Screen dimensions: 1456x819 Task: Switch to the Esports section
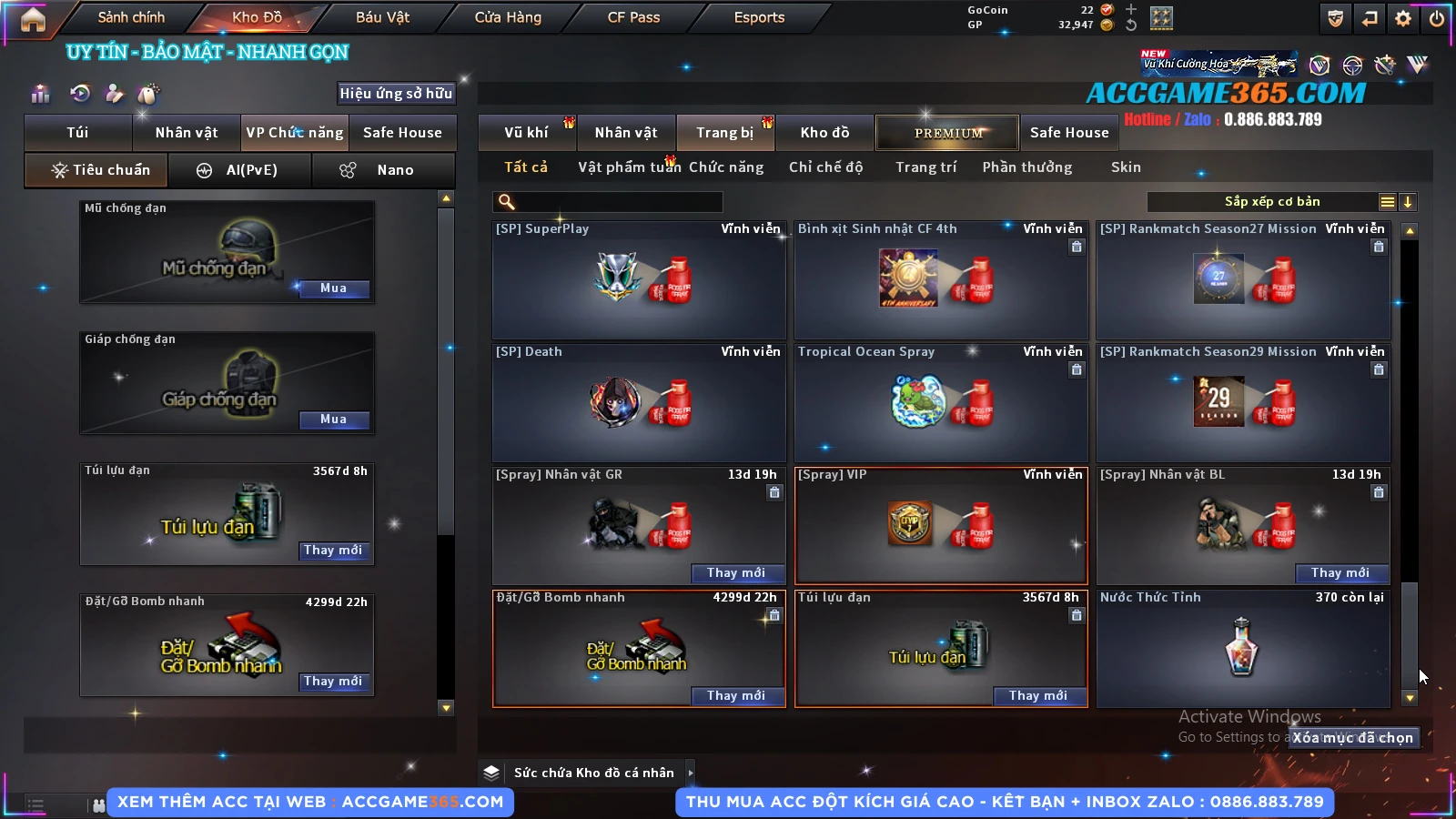click(759, 17)
